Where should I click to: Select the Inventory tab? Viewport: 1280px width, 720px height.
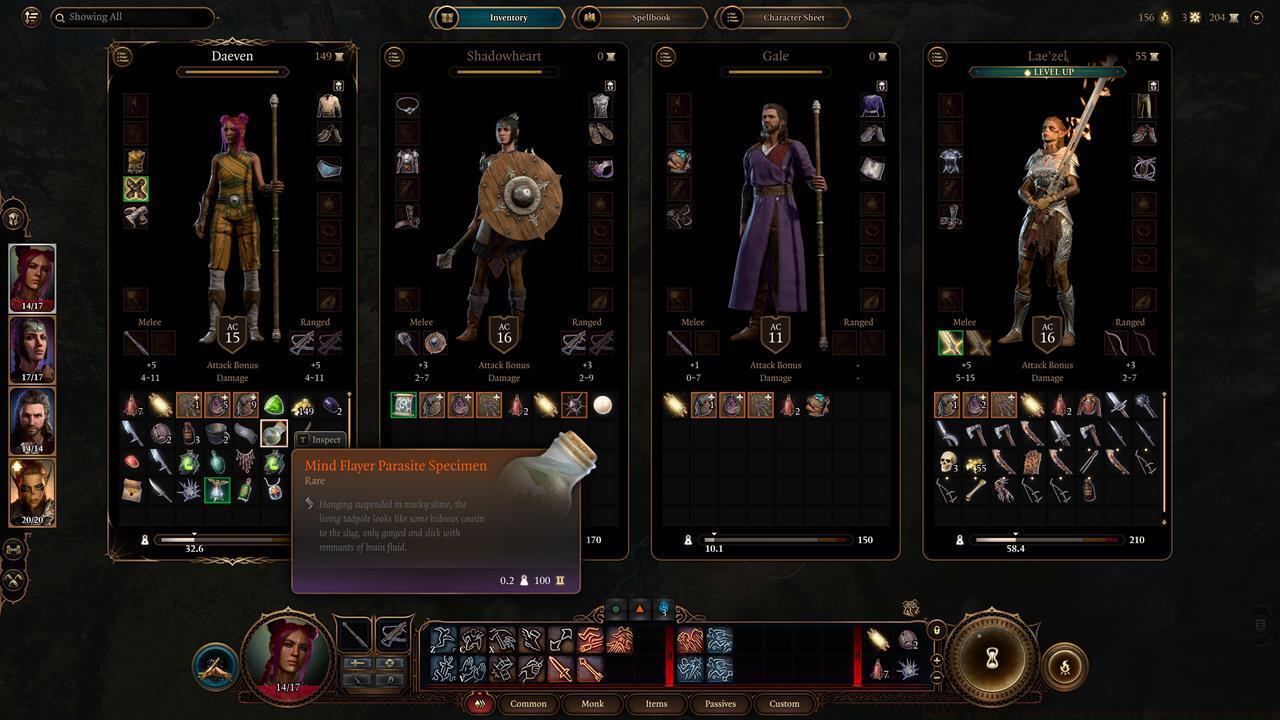497,17
